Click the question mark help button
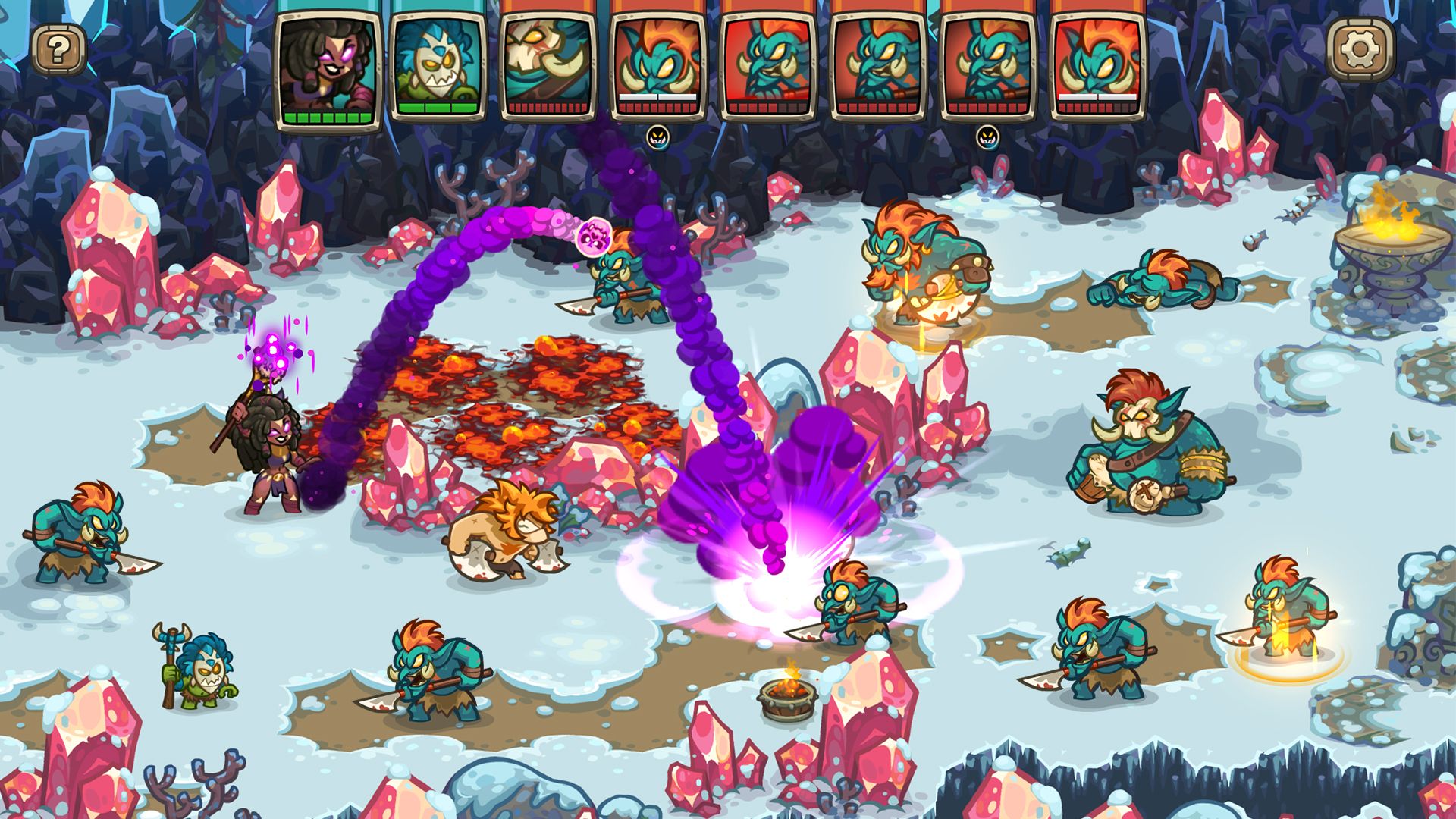This screenshot has height=819, width=1456. (59, 48)
